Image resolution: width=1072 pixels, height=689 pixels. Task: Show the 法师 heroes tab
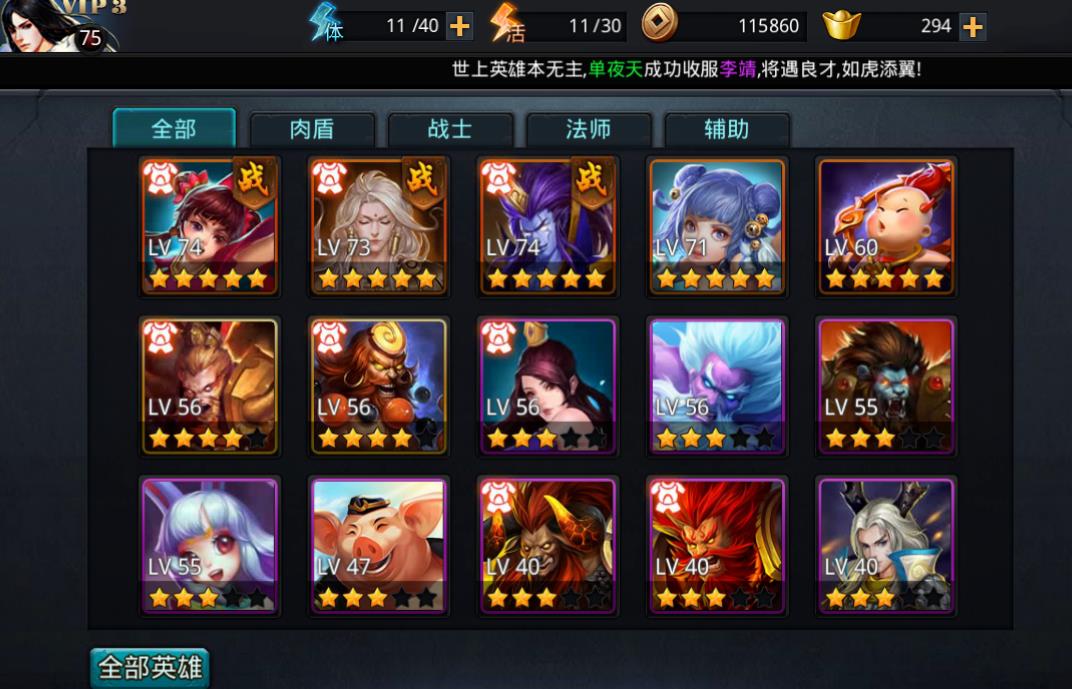pyautogui.click(x=588, y=130)
